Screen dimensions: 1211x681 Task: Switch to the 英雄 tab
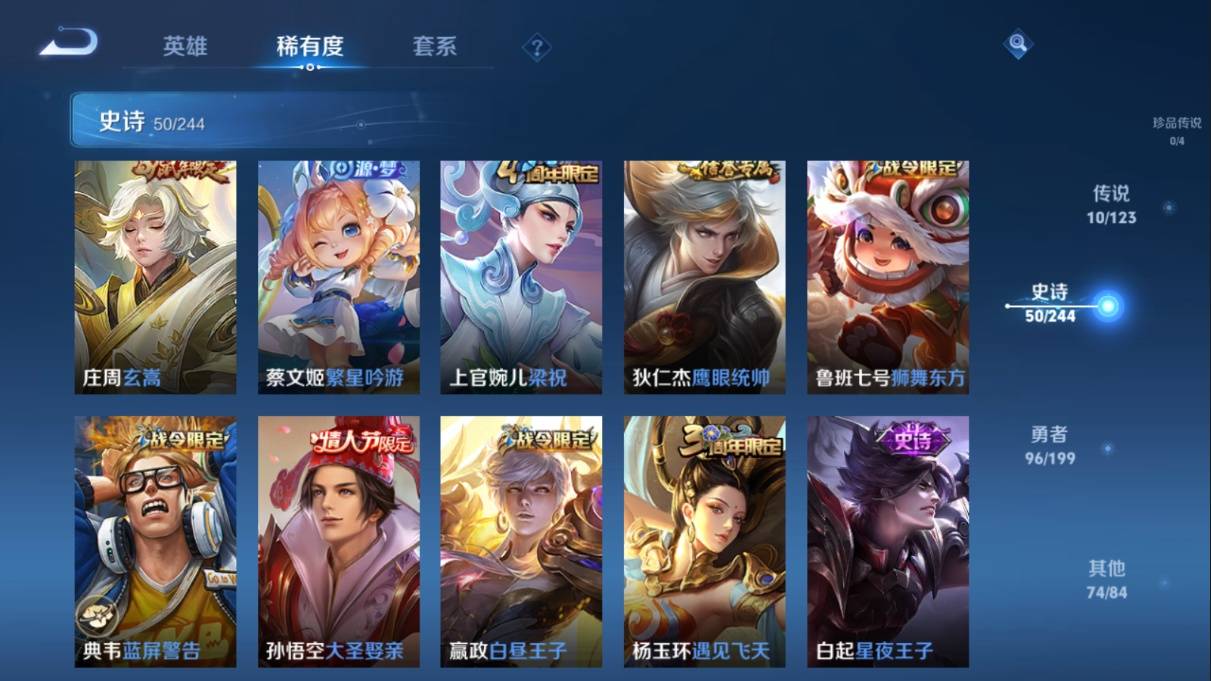point(185,46)
